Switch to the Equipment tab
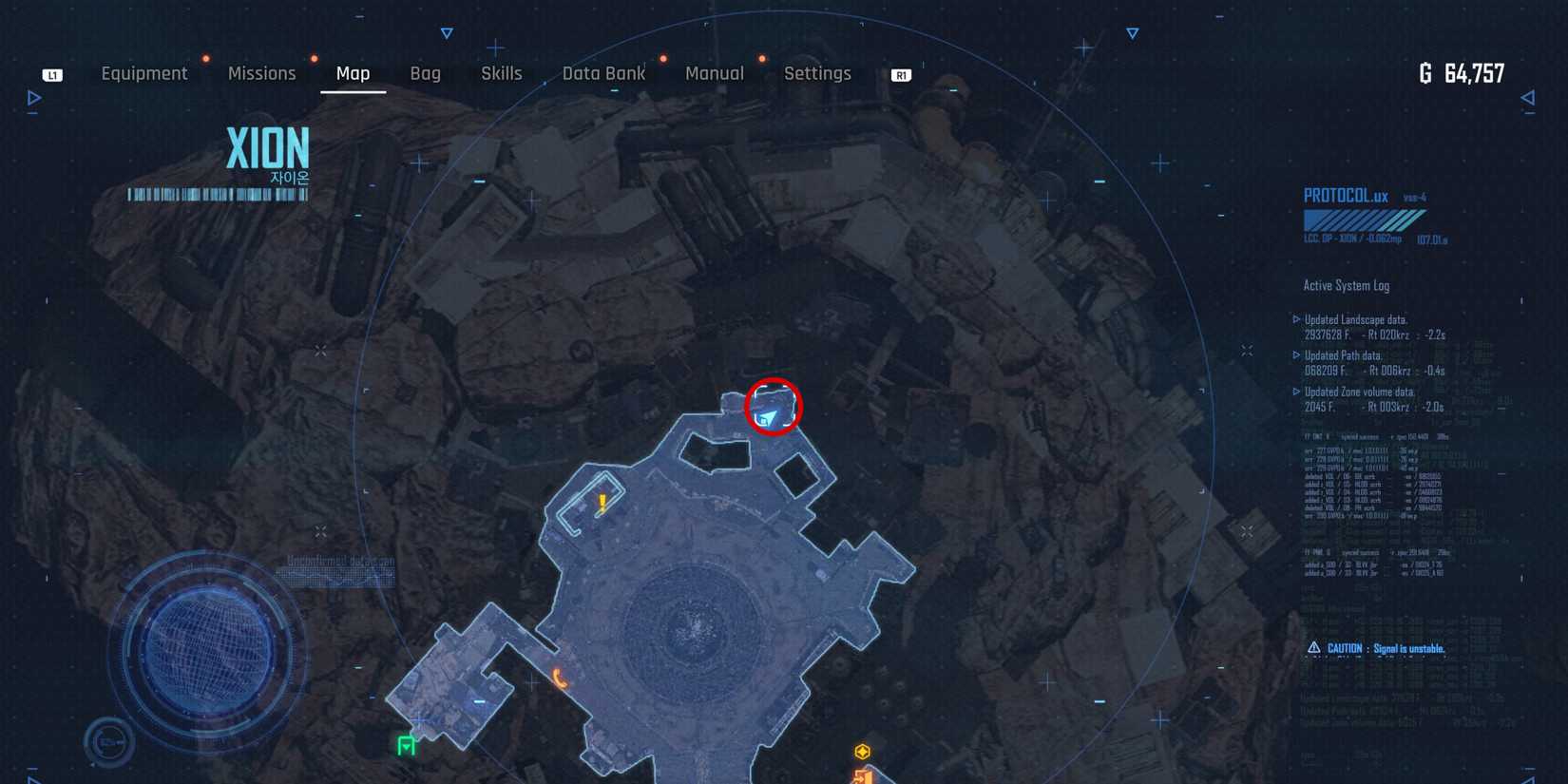 tap(144, 73)
